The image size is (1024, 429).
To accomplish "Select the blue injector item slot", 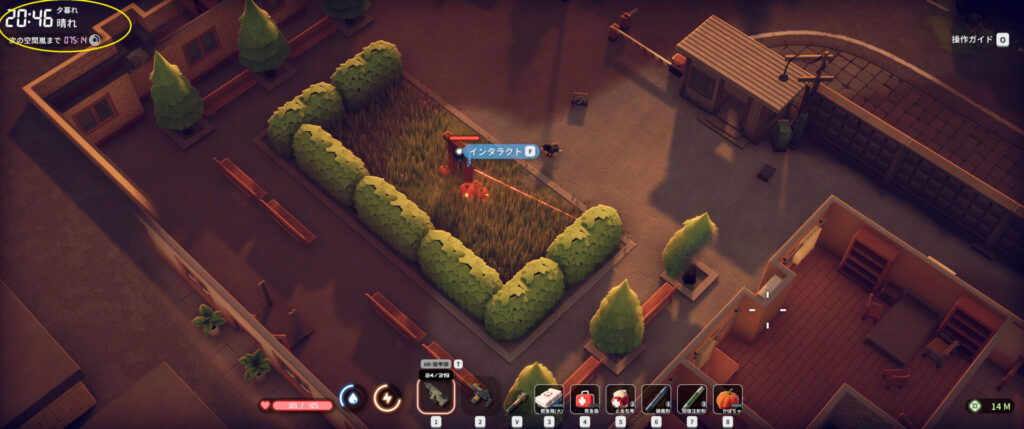I will 656,399.
